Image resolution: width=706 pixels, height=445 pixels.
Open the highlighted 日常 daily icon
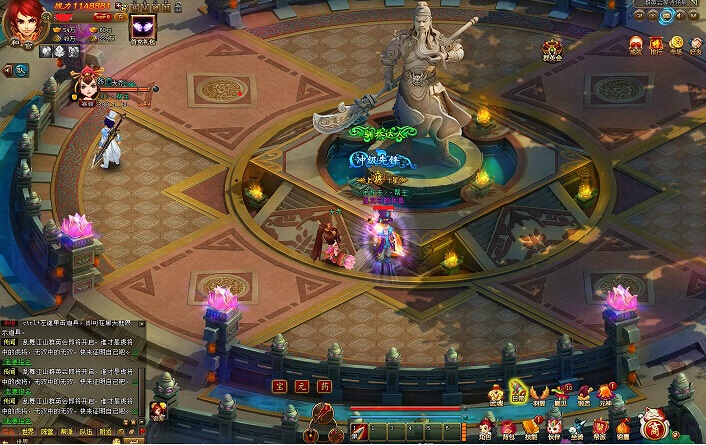pyautogui.click(x=518, y=392)
